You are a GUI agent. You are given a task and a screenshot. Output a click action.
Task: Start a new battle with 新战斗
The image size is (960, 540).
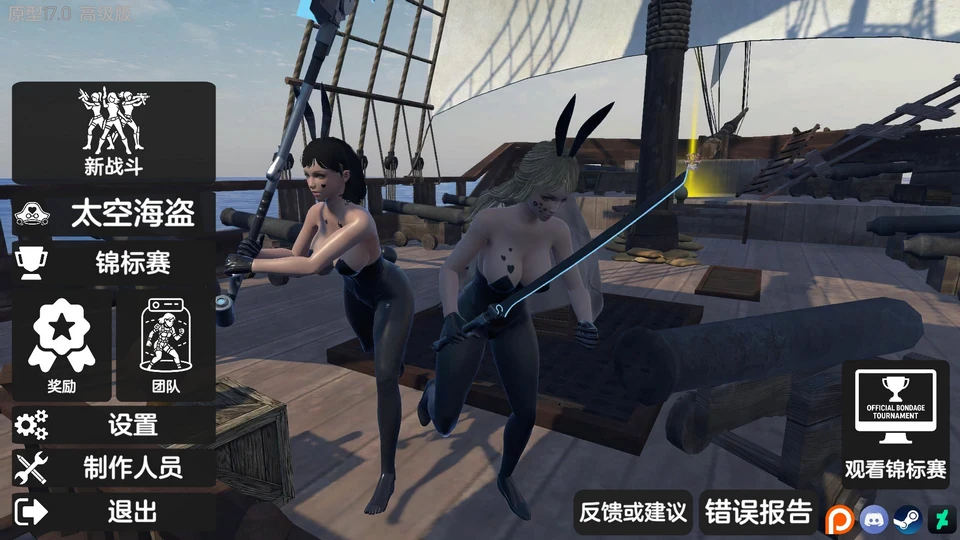[113, 132]
